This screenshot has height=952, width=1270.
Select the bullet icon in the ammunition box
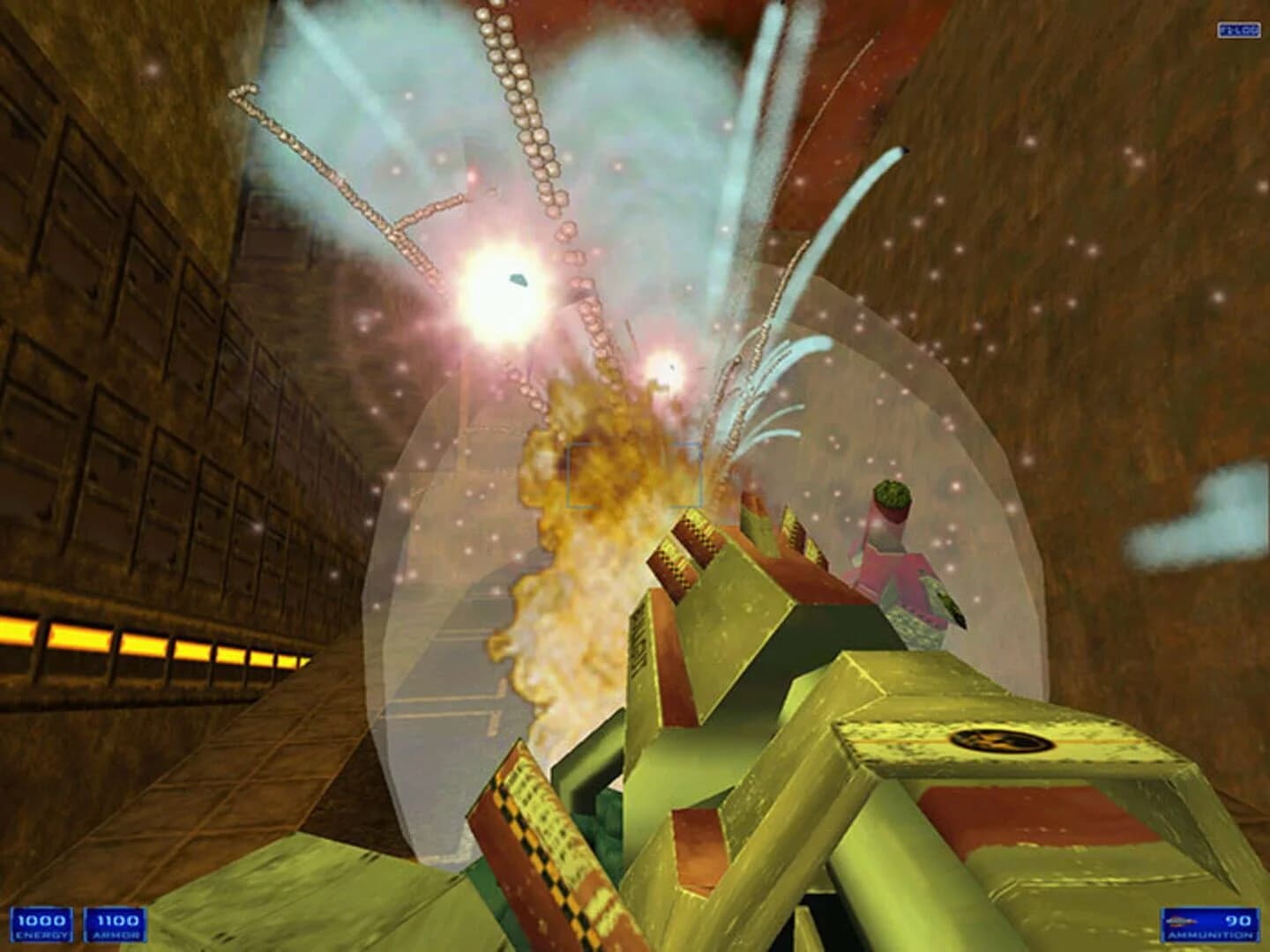[x=1182, y=922]
